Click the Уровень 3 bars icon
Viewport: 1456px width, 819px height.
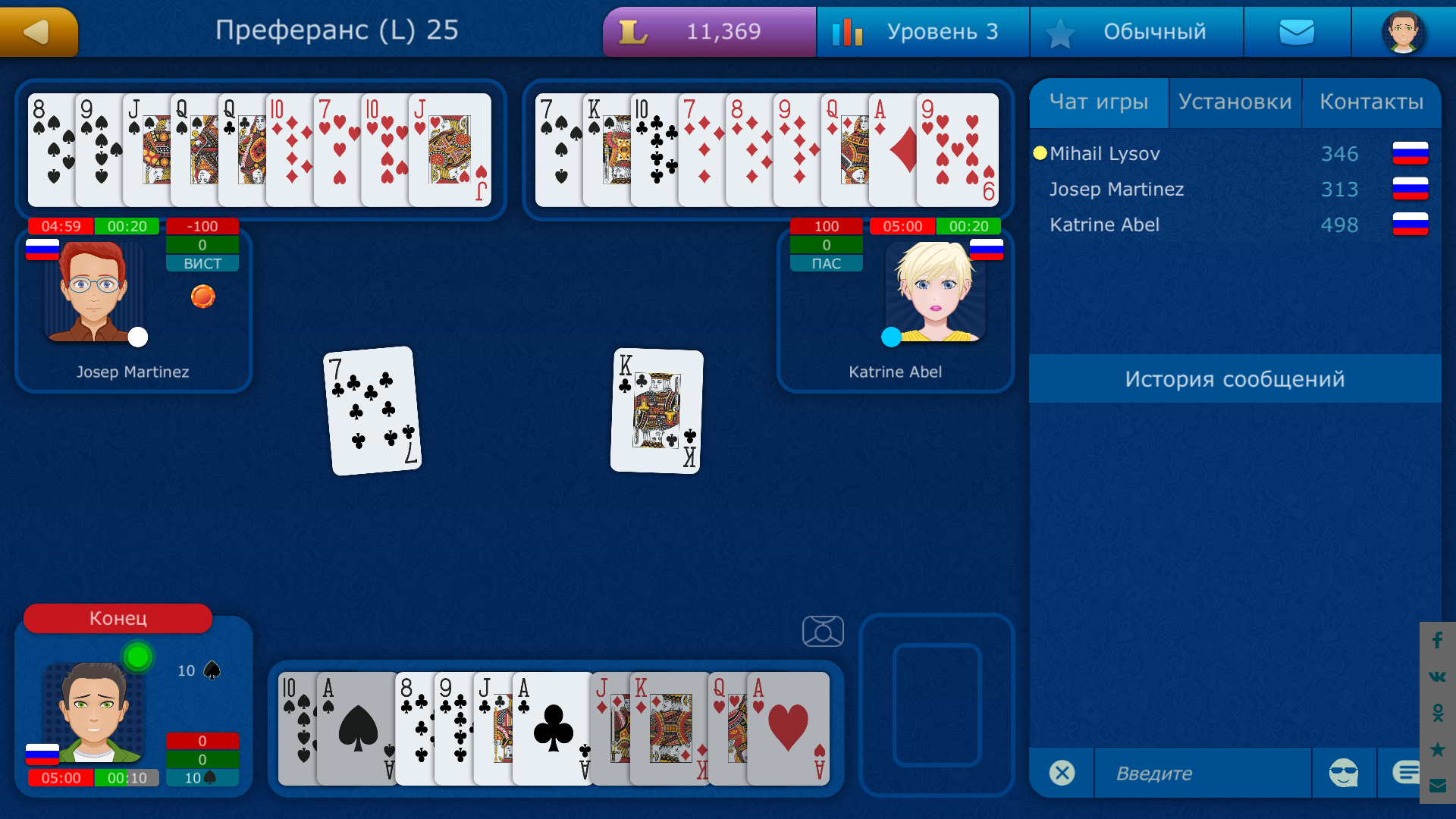(849, 31)
